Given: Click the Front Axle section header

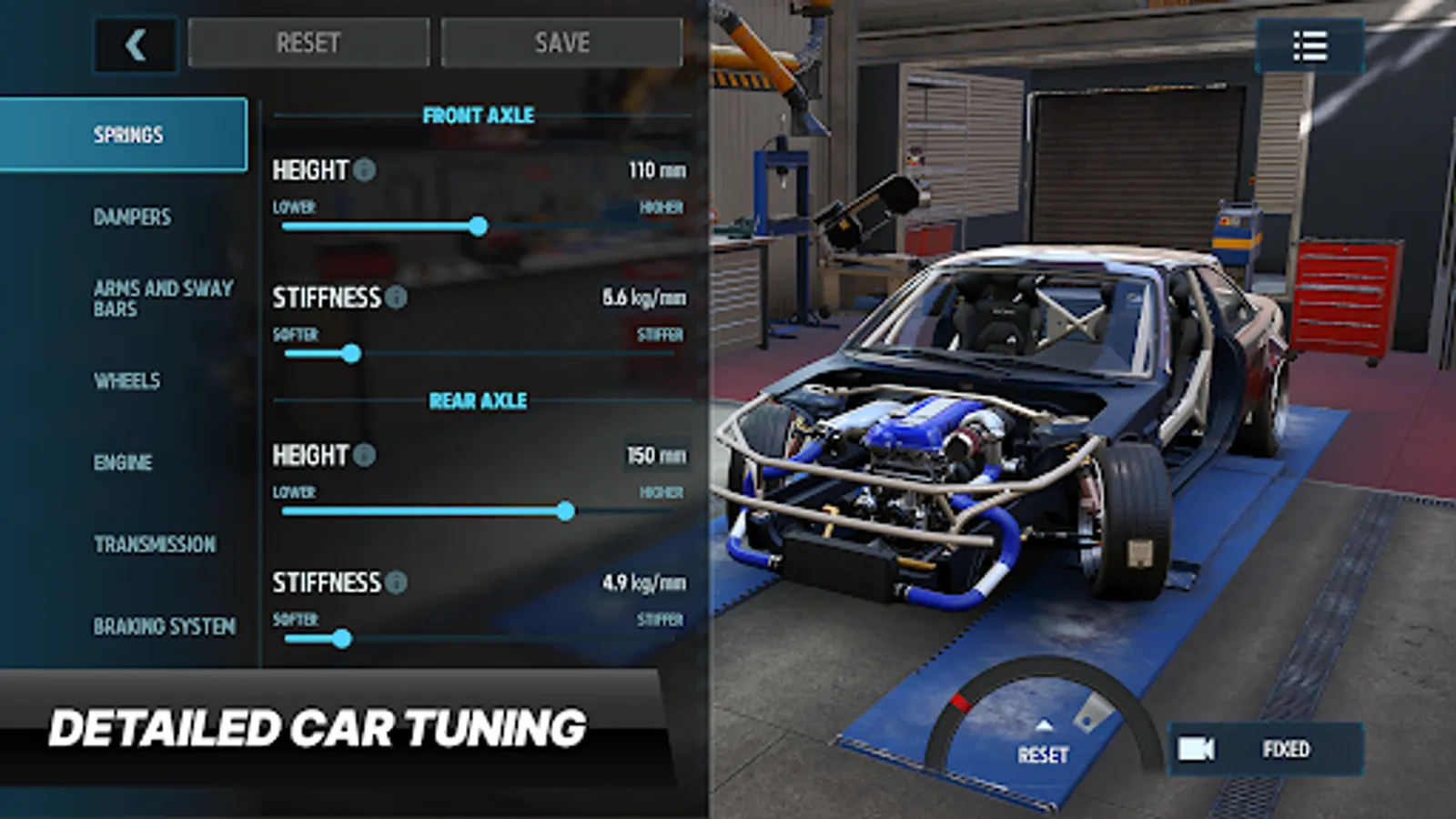Looking at the screenshot, I should (x=477, y=115).
